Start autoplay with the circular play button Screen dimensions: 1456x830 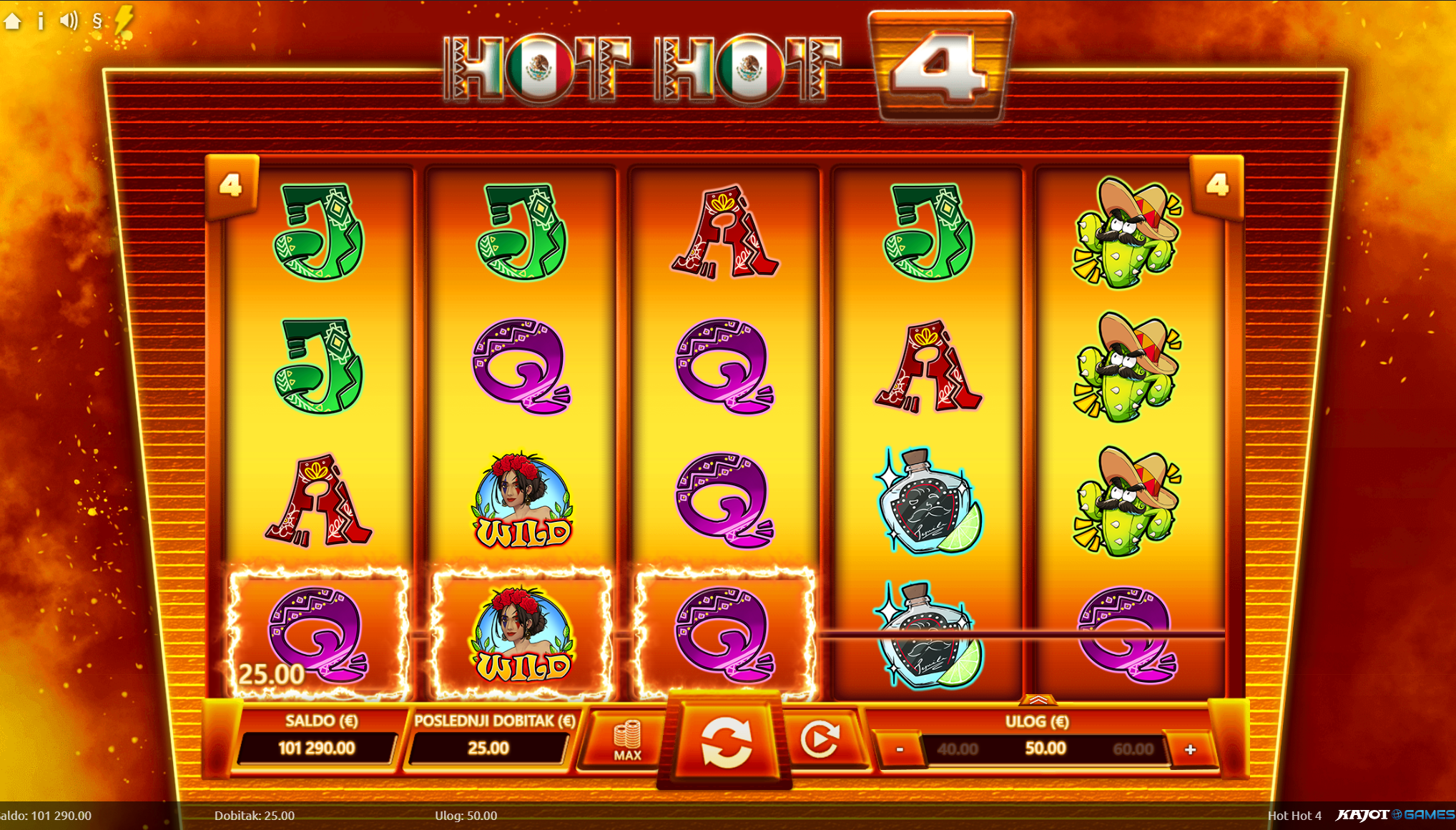pos(820,740)
